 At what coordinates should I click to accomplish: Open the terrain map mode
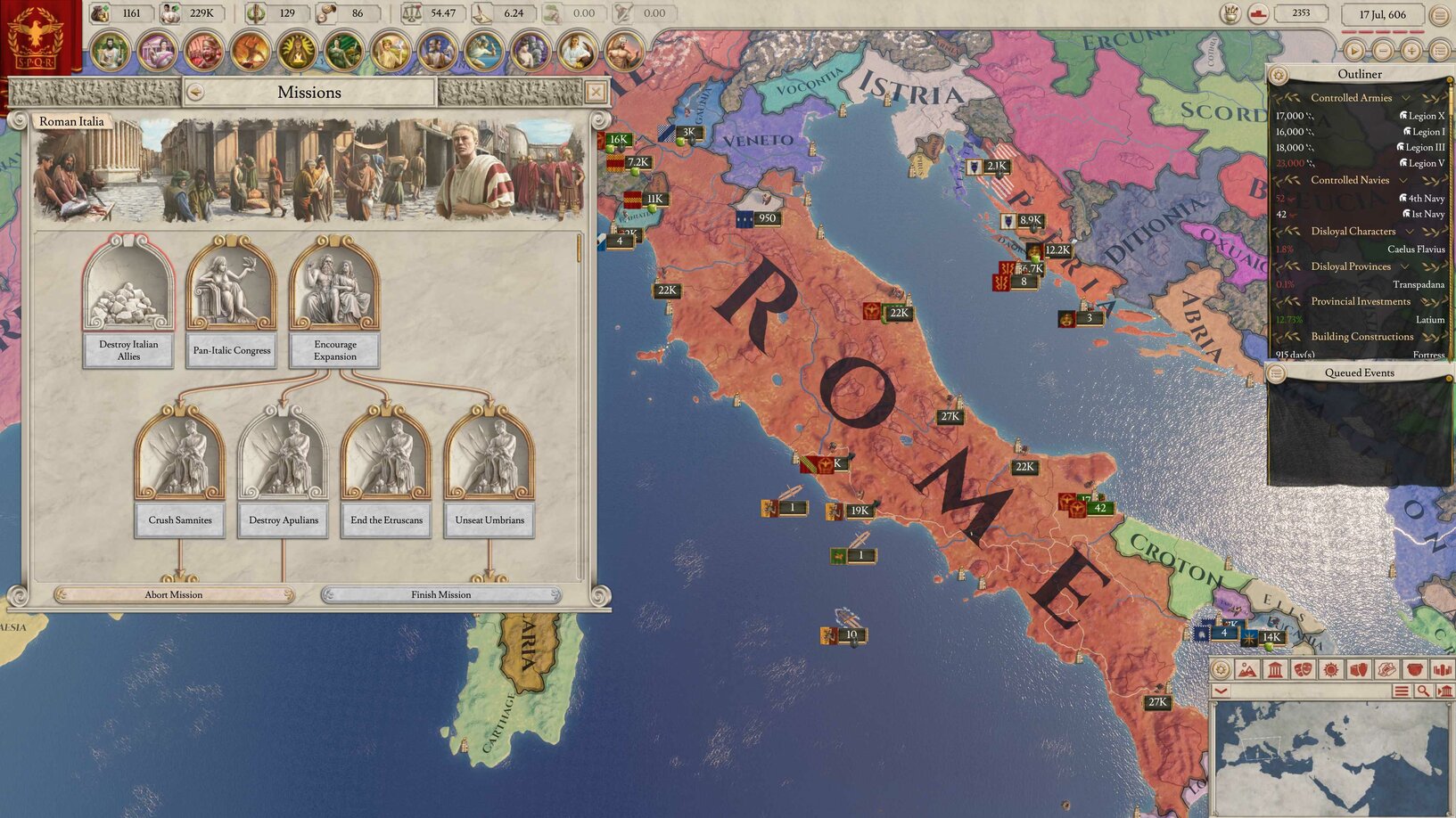pyautogui.click(x=1247, y=669)
